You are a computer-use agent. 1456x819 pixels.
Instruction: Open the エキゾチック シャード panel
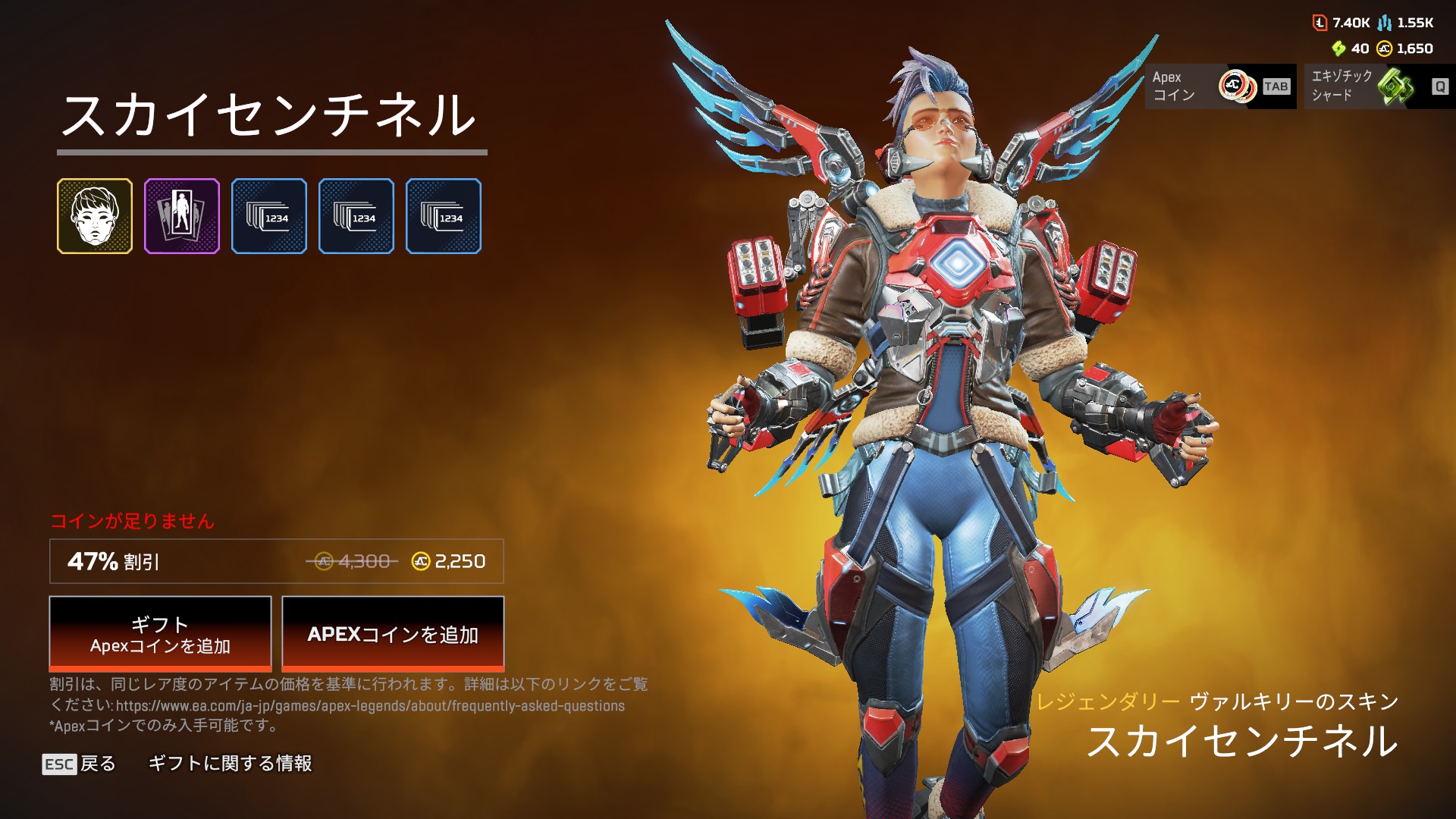click(x=1379, y=86)
